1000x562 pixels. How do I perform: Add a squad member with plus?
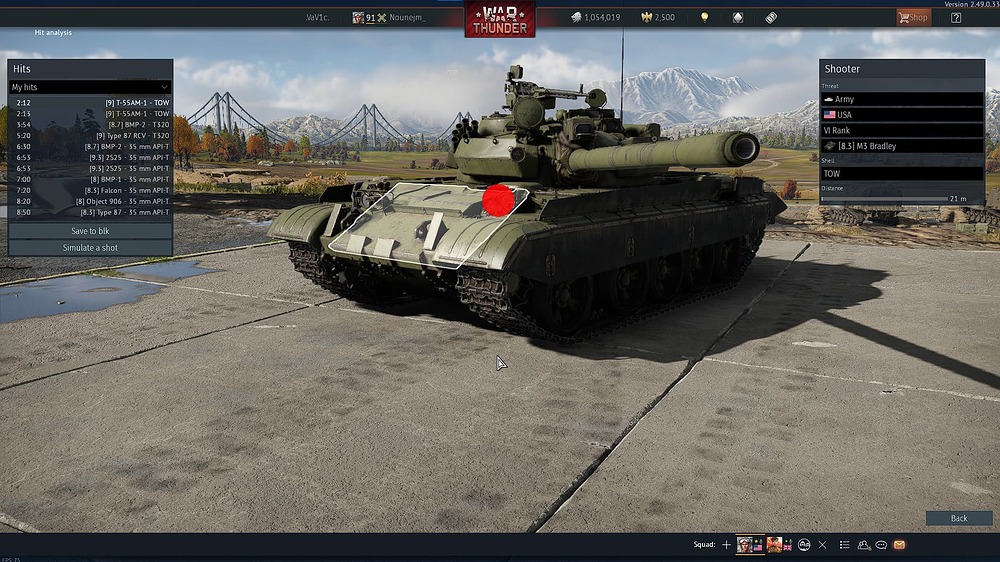727,545
